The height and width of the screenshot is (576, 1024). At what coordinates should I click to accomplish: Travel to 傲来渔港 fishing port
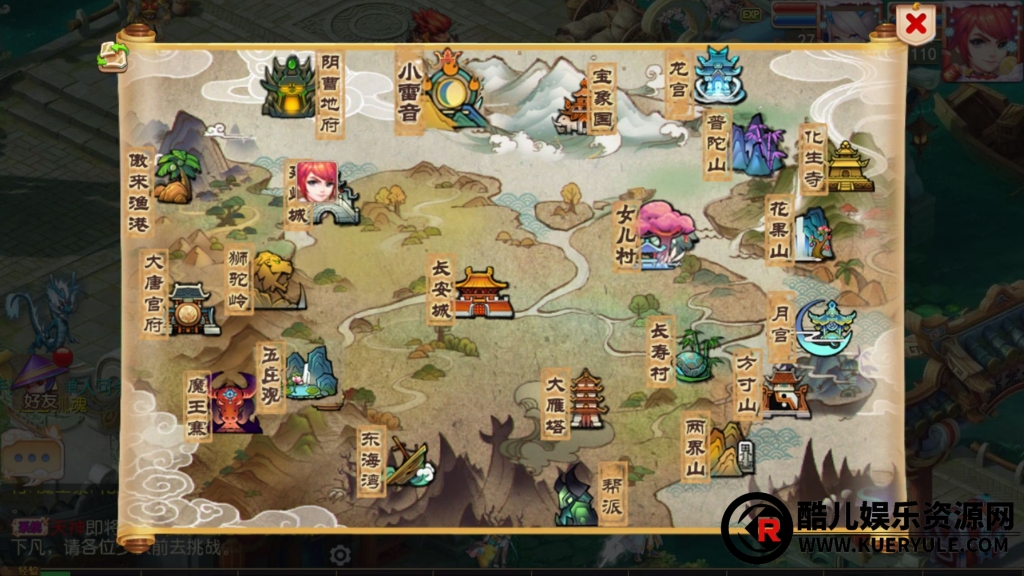click(x=175, y=177)
